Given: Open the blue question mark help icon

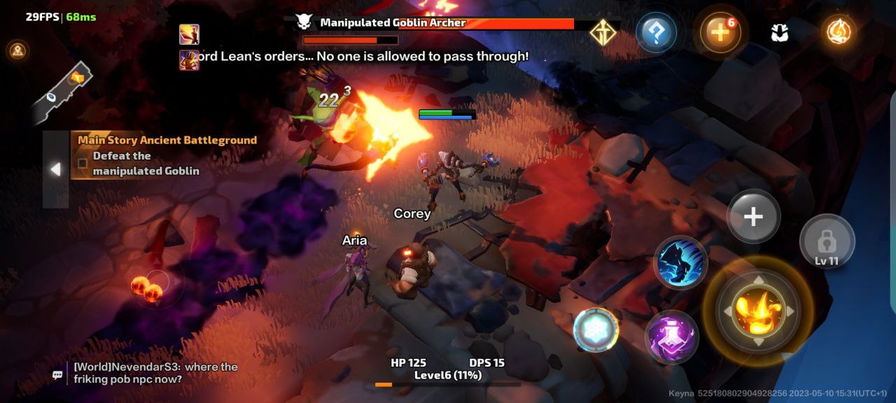Looking at the screenshot, I should [x=656, y=33].
